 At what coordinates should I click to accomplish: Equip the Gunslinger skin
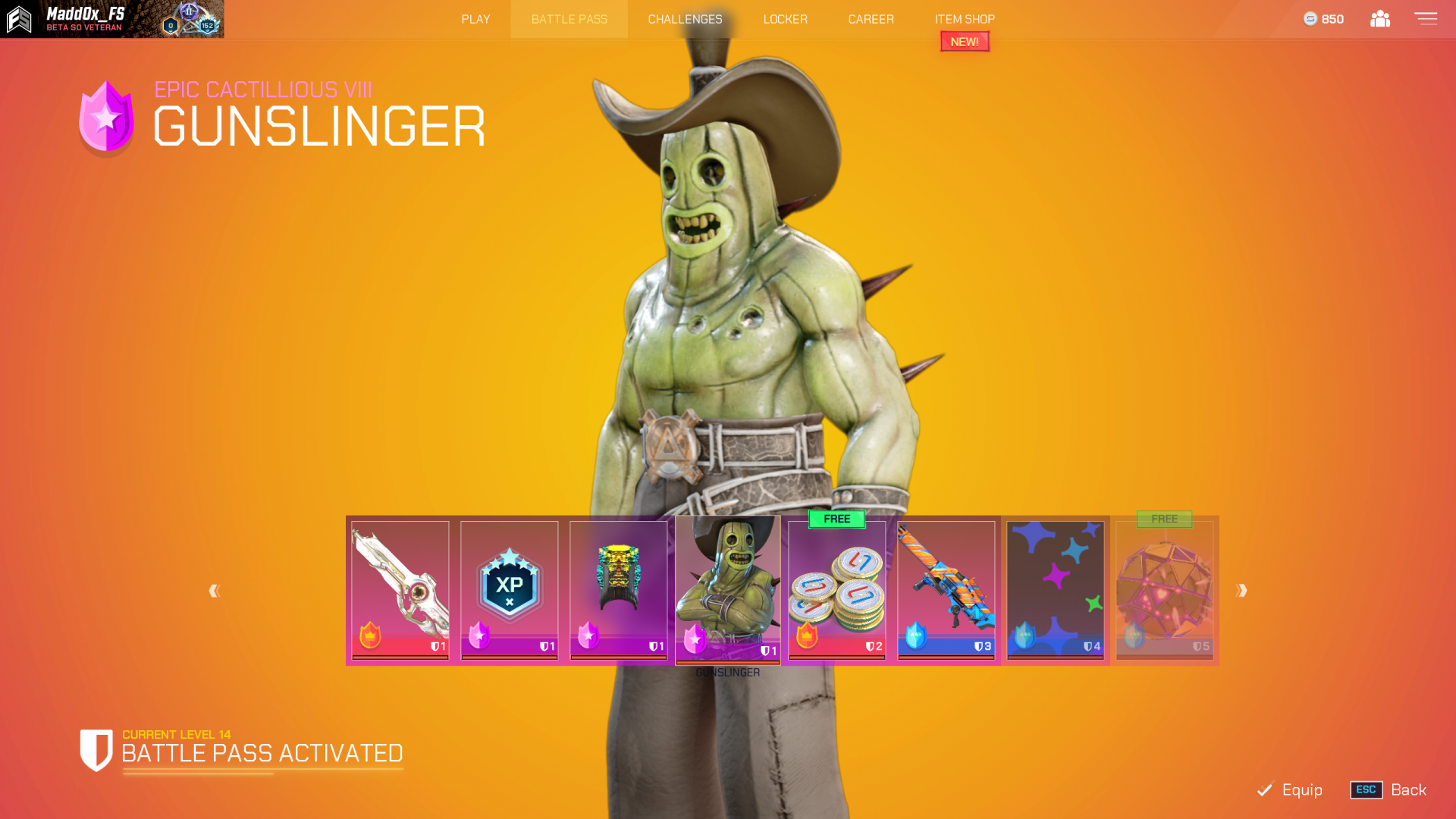click(x=1291, y=789)
